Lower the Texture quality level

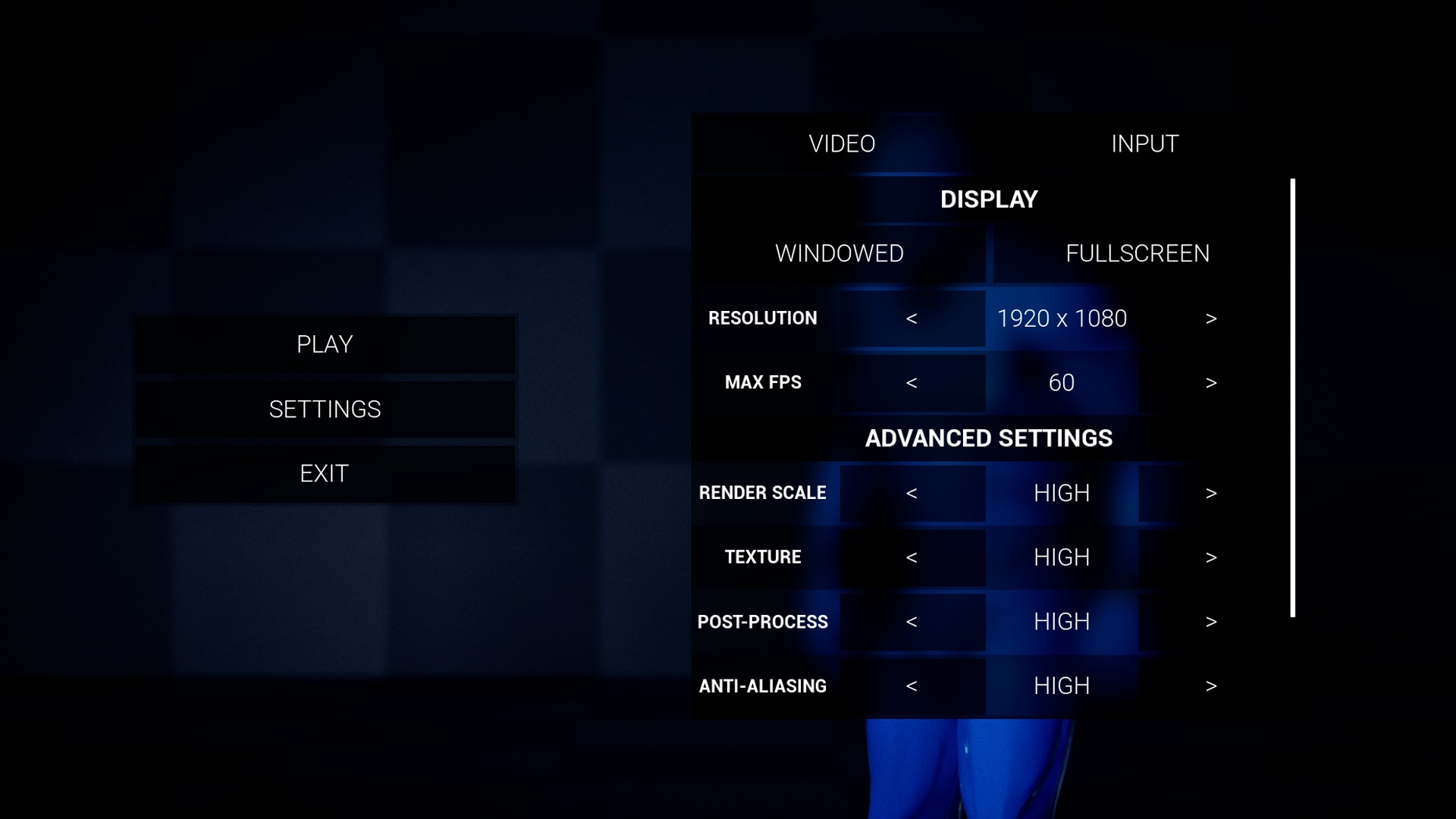click(x=912, y=557)
